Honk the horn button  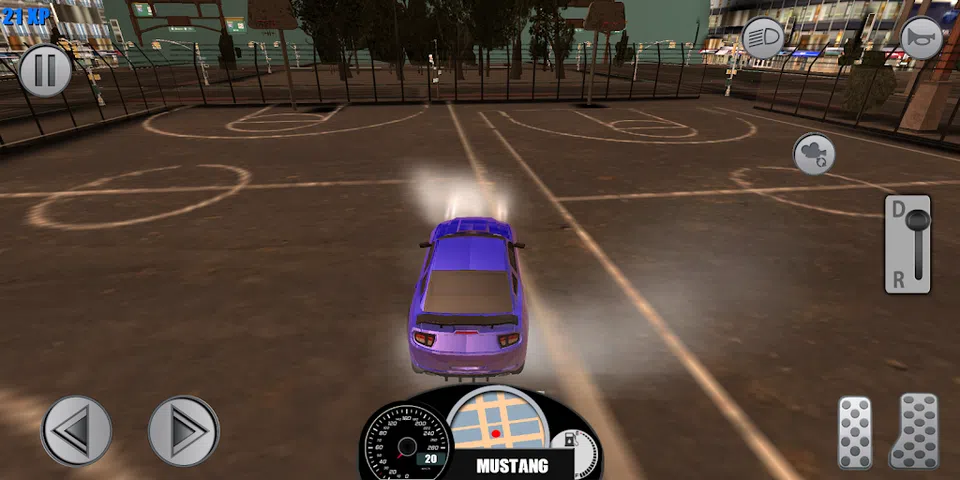coord(921,39)
